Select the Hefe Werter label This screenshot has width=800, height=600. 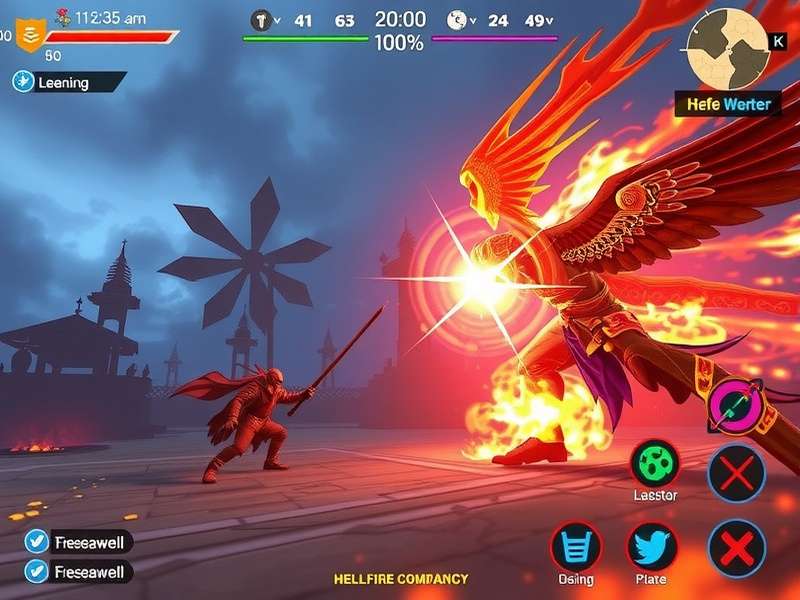(728, 104)
